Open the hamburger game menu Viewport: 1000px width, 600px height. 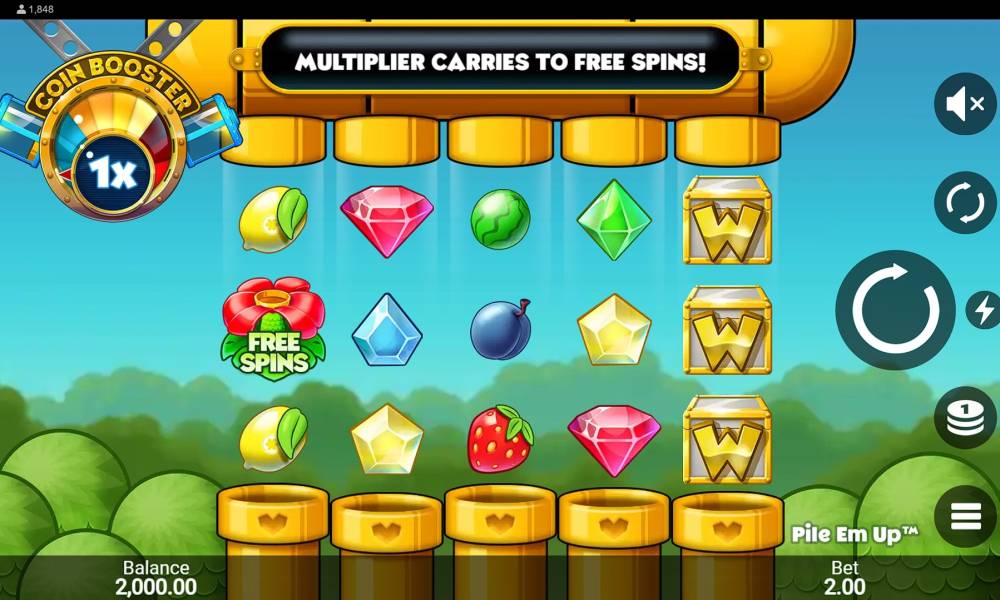[965, 516]
